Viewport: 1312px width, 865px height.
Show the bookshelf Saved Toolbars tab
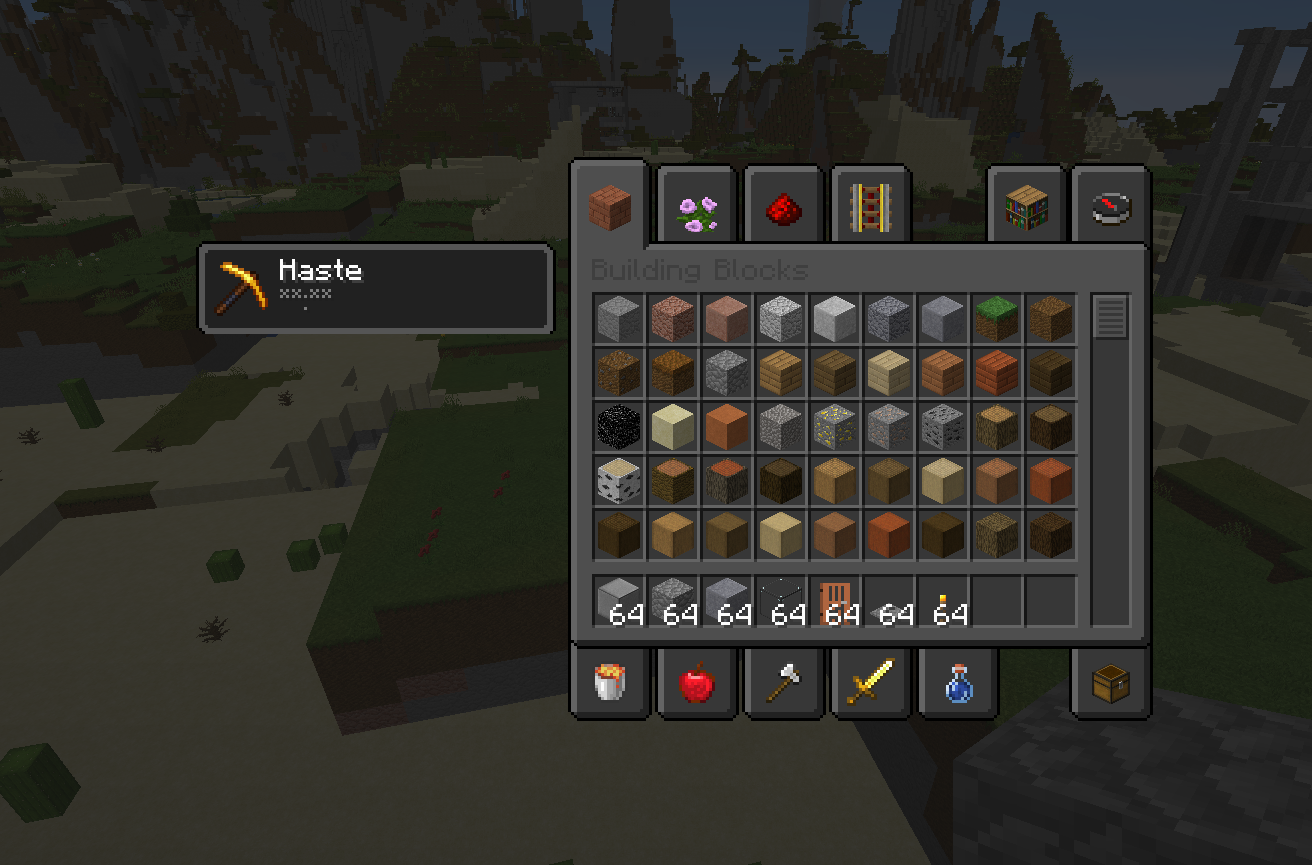[1026, 208]
